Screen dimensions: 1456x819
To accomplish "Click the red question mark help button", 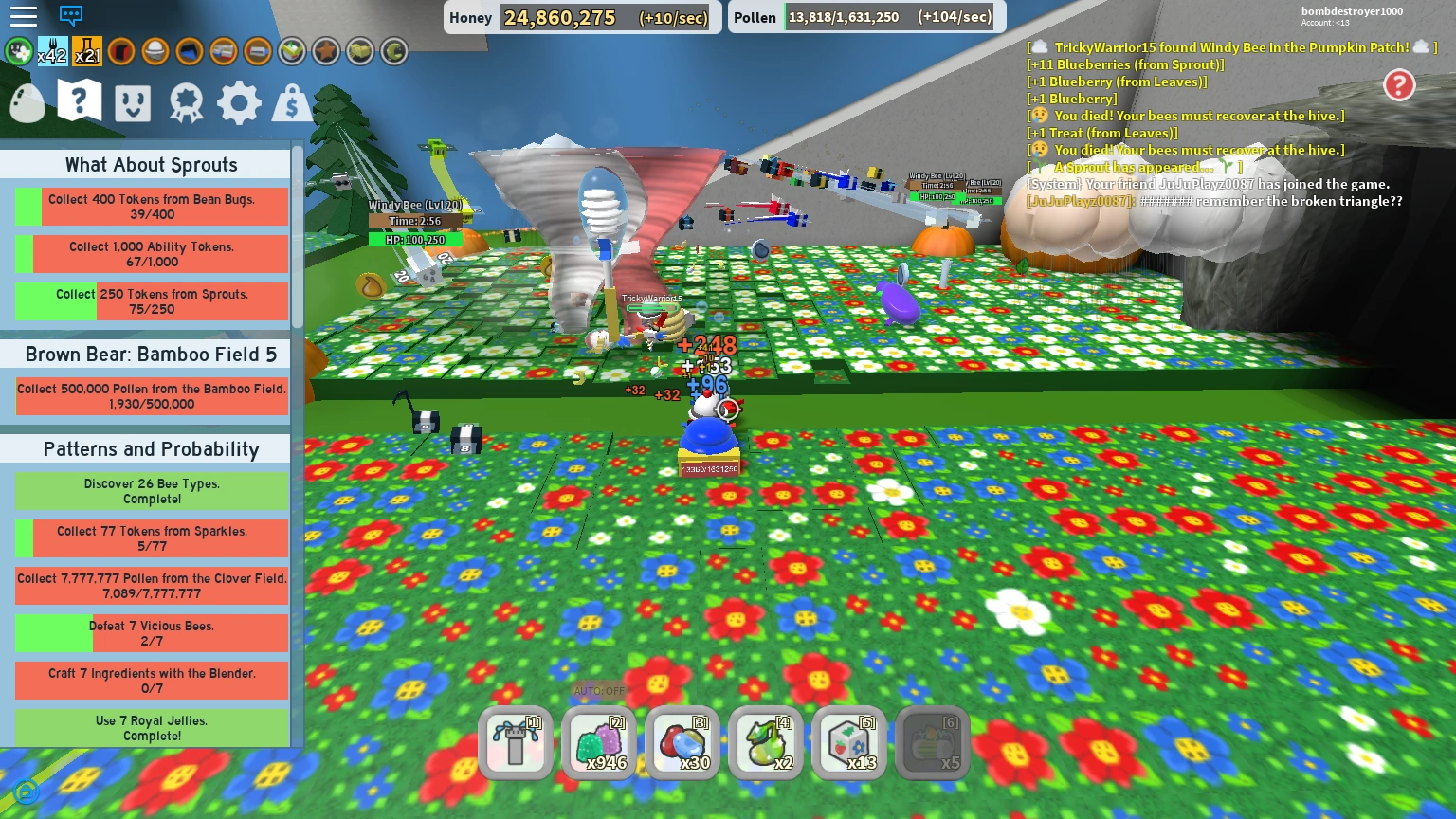I will (1400, 85).
